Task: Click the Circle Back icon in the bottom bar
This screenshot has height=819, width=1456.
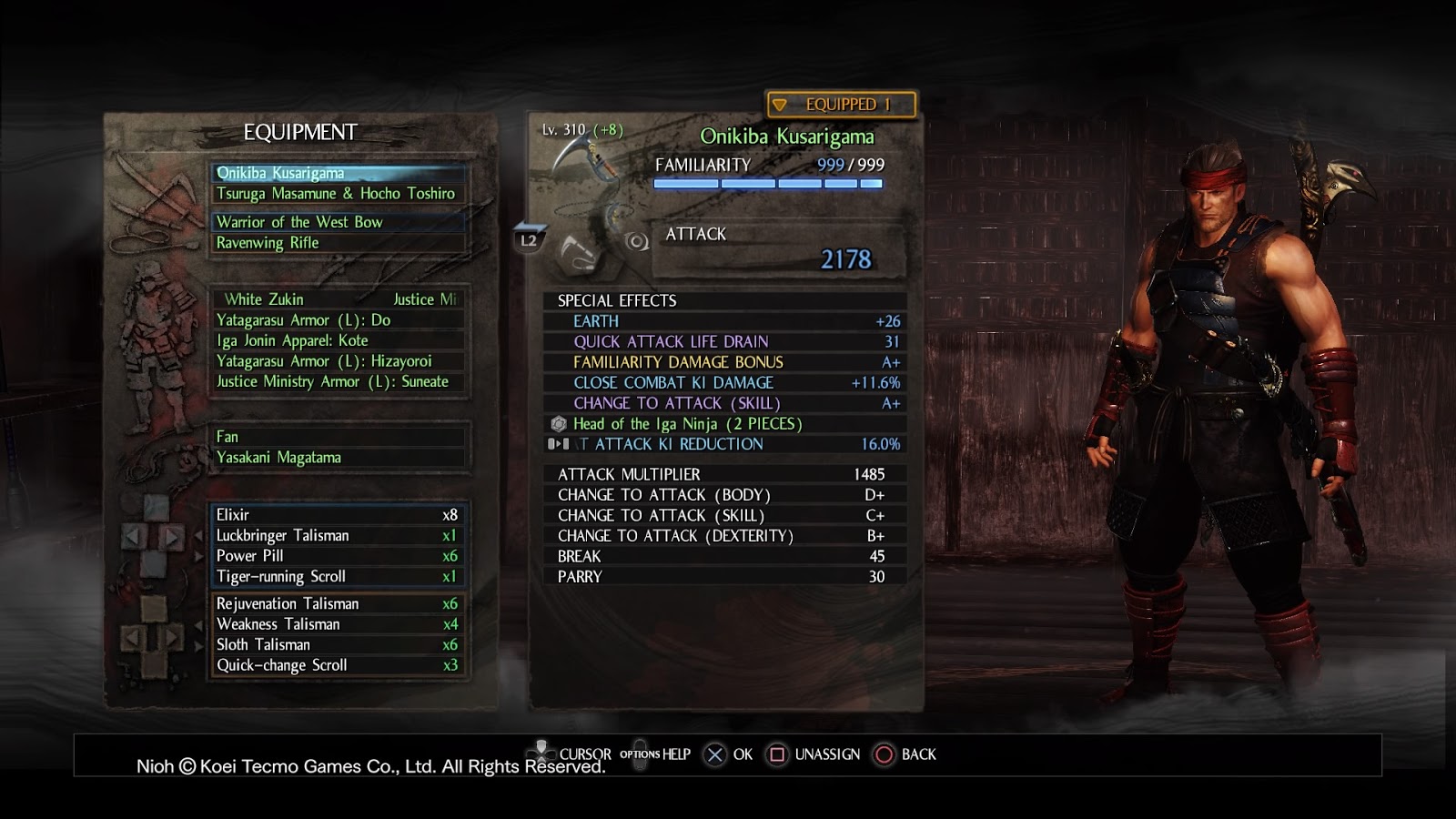Action: click(882, 754)
